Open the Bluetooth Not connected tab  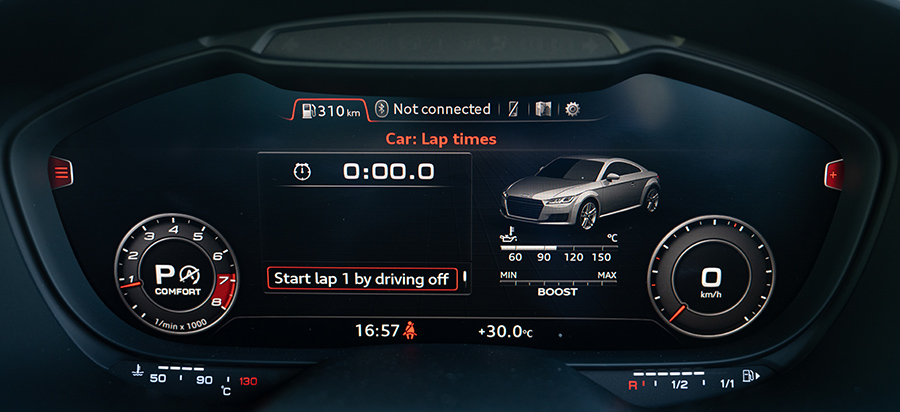coord(433,109)
